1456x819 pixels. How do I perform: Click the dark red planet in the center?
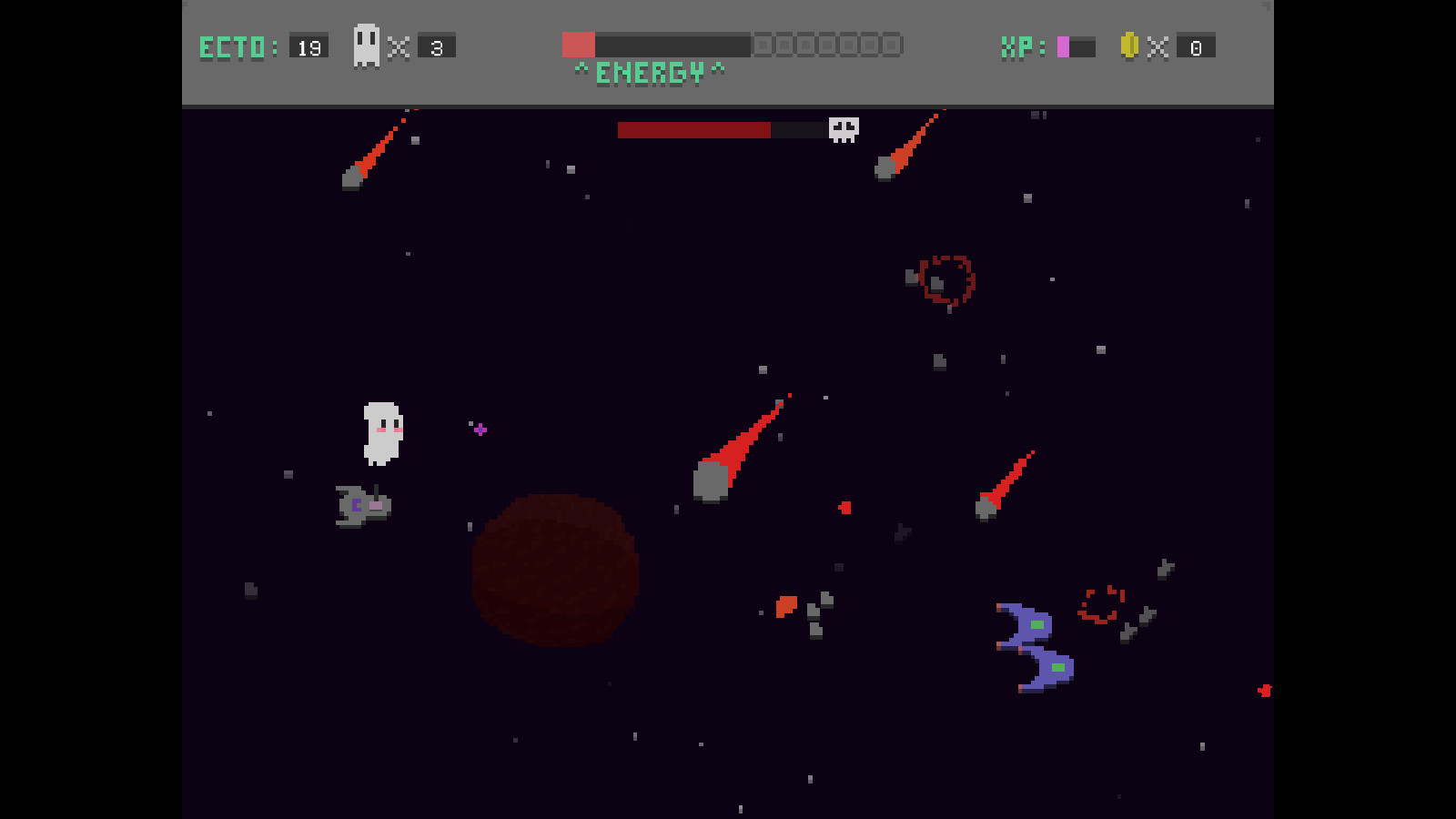tap(555, 571)
